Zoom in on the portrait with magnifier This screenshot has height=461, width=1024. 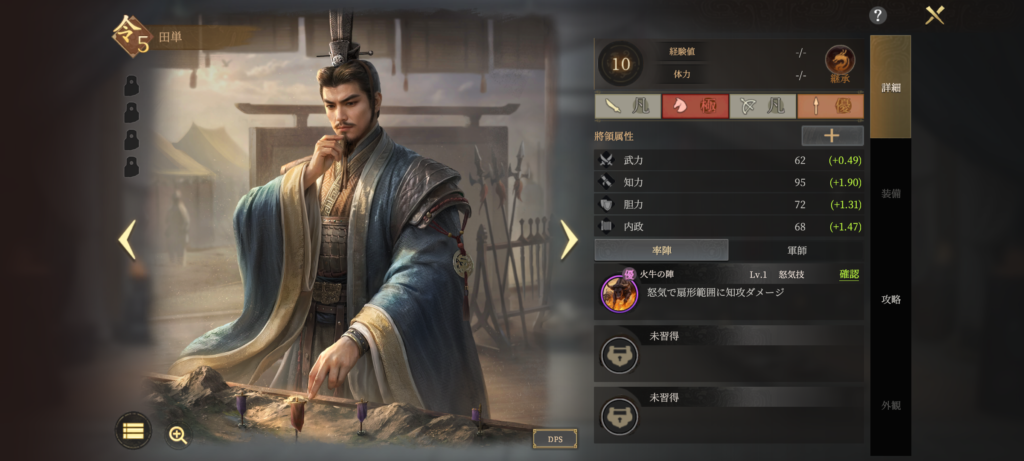coord(178,434)
